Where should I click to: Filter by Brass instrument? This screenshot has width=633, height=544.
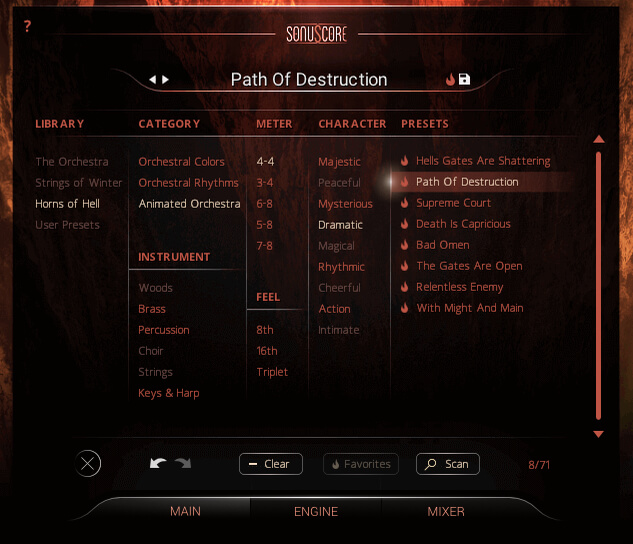pos(152,309)
